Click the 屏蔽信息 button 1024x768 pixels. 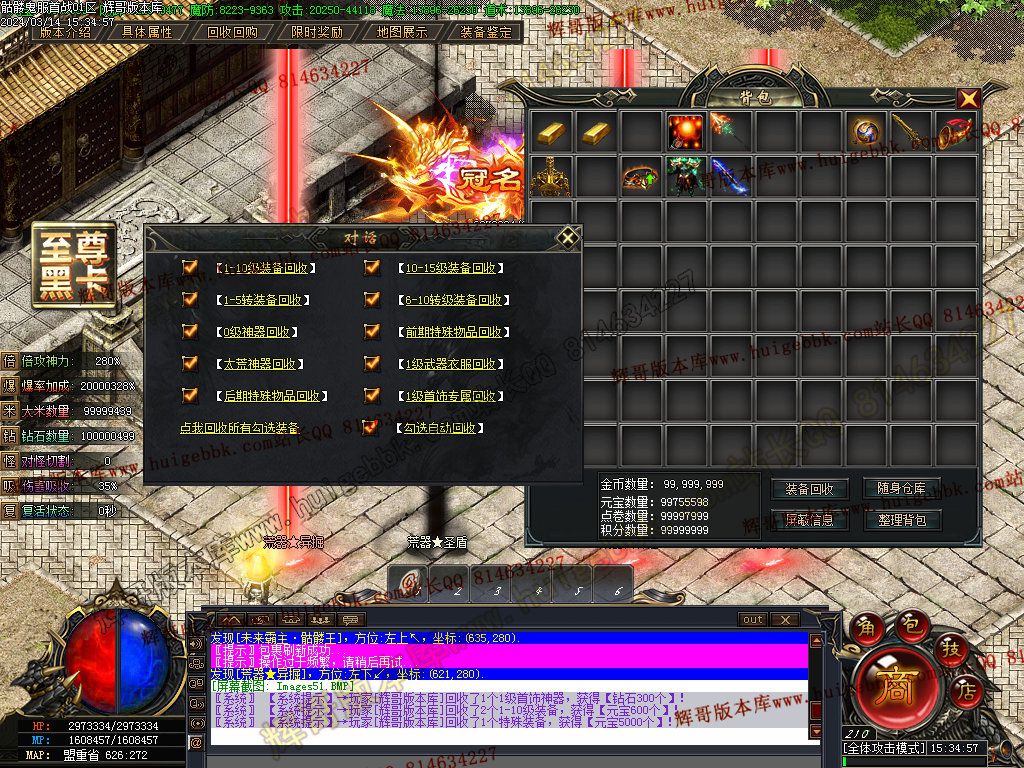tap(809, 520)
